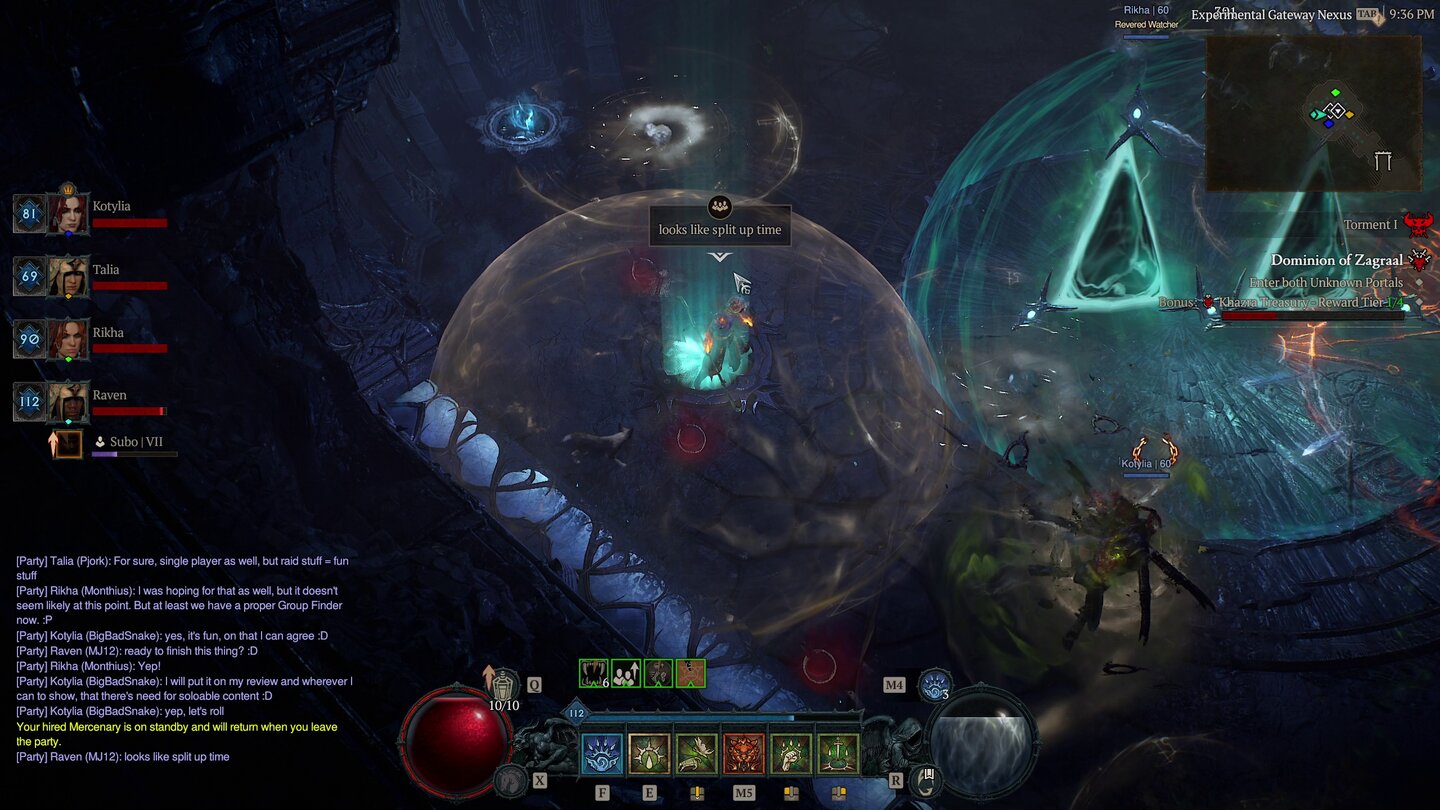Viewport: 1440px width, 810px height.
Task: Select Raven's party portrait
Action: tap(69, 403)
